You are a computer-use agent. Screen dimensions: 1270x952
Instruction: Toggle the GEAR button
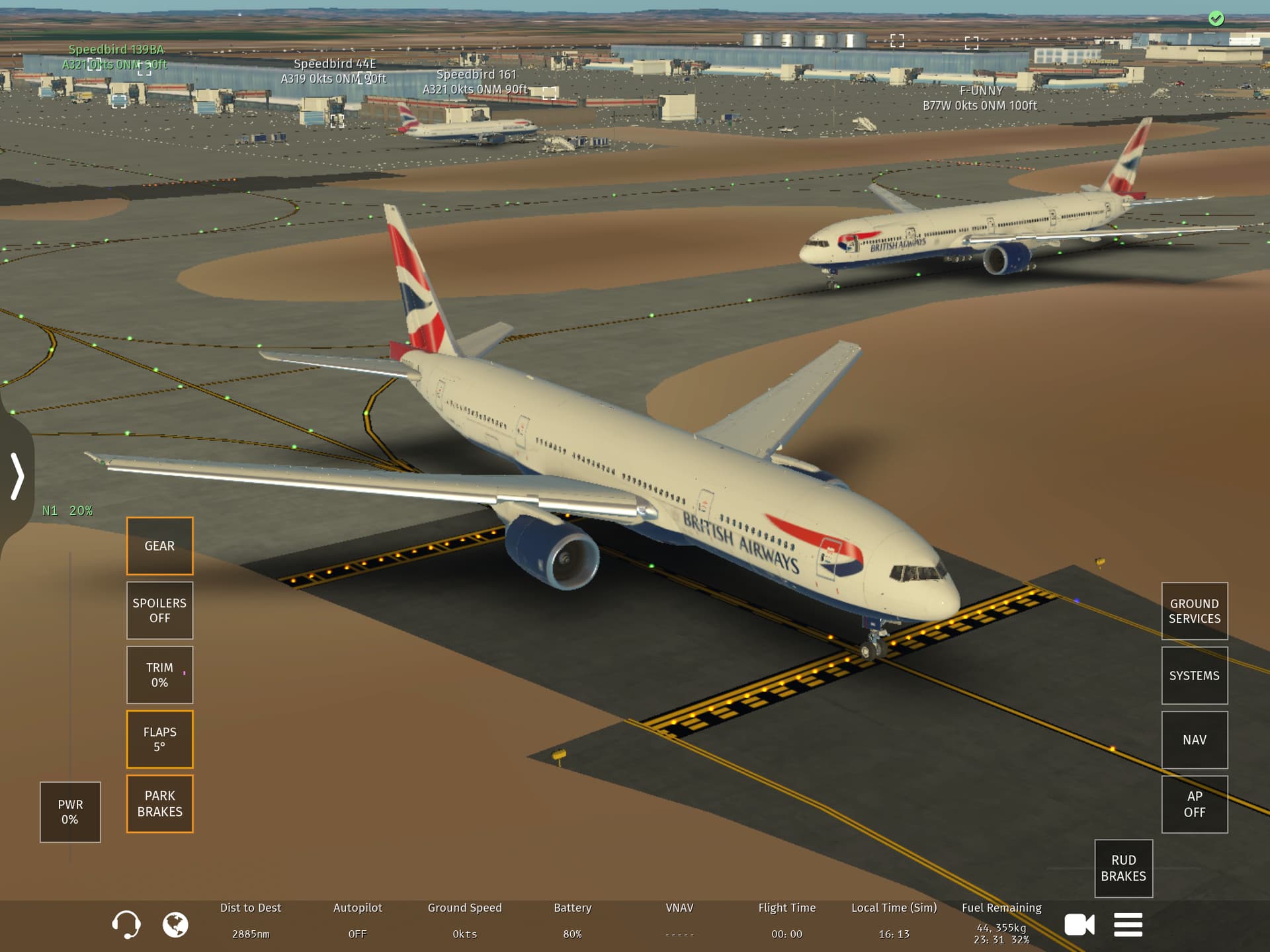click(x=159, y=546)
